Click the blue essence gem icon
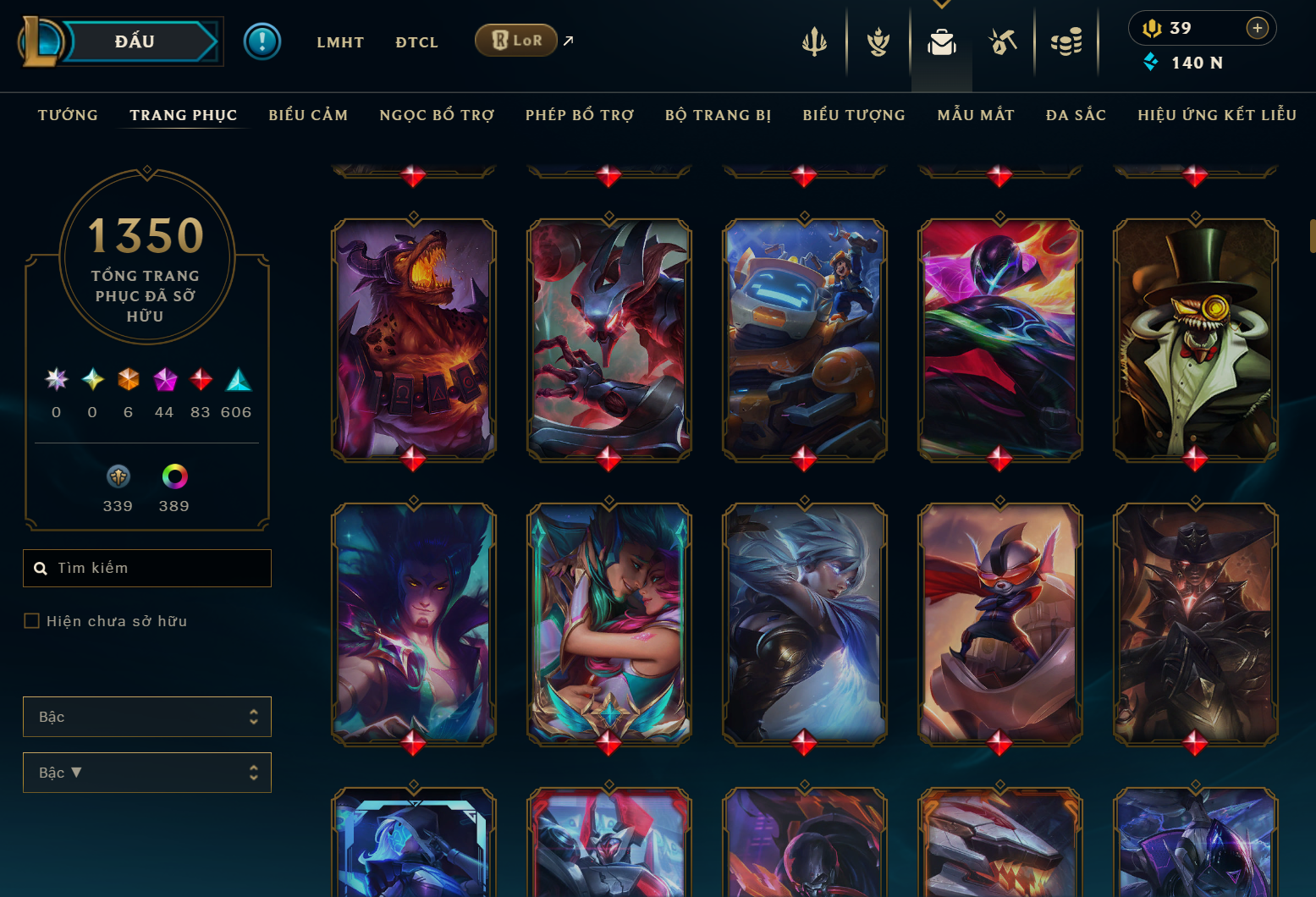This screenshot has width=1316, height=897. point(1150,62)
